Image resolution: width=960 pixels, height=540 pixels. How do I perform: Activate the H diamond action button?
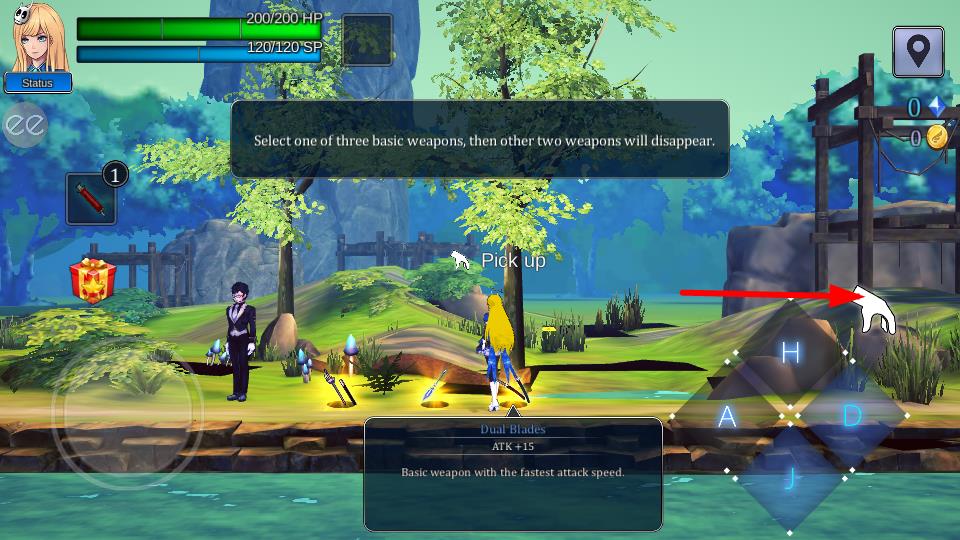click(x=790, y=353)
